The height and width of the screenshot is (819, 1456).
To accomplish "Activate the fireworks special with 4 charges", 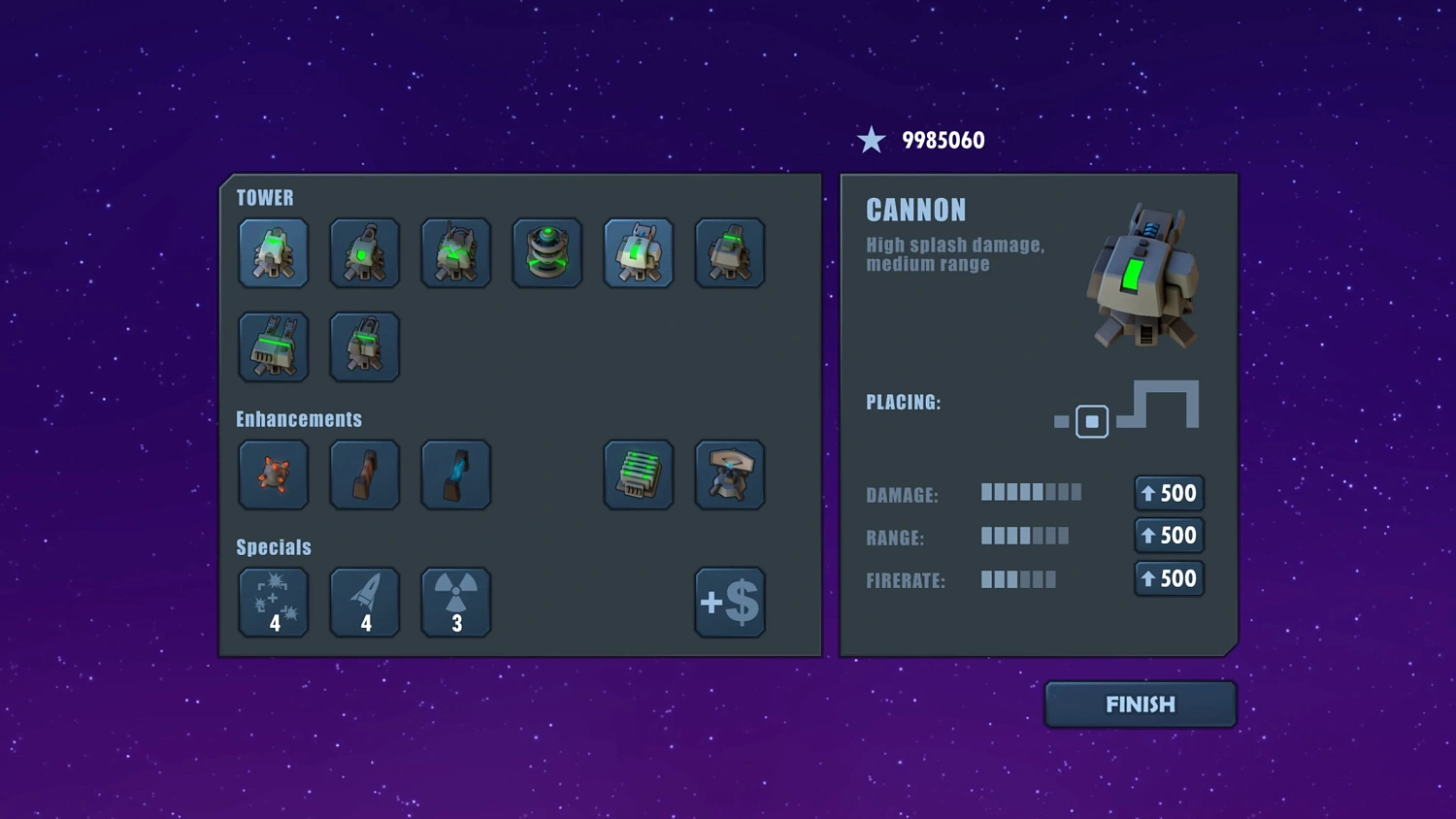I will click(x=273, y=602).
